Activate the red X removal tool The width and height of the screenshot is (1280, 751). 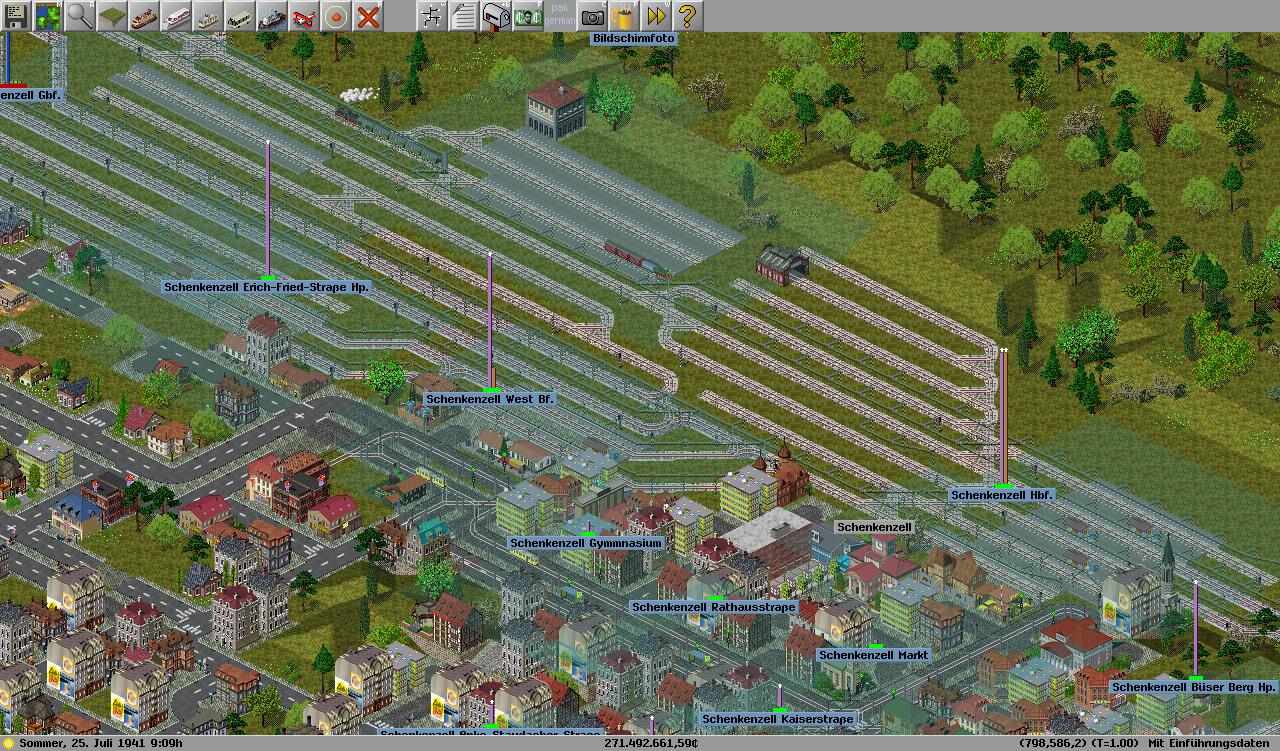point(368,16)
